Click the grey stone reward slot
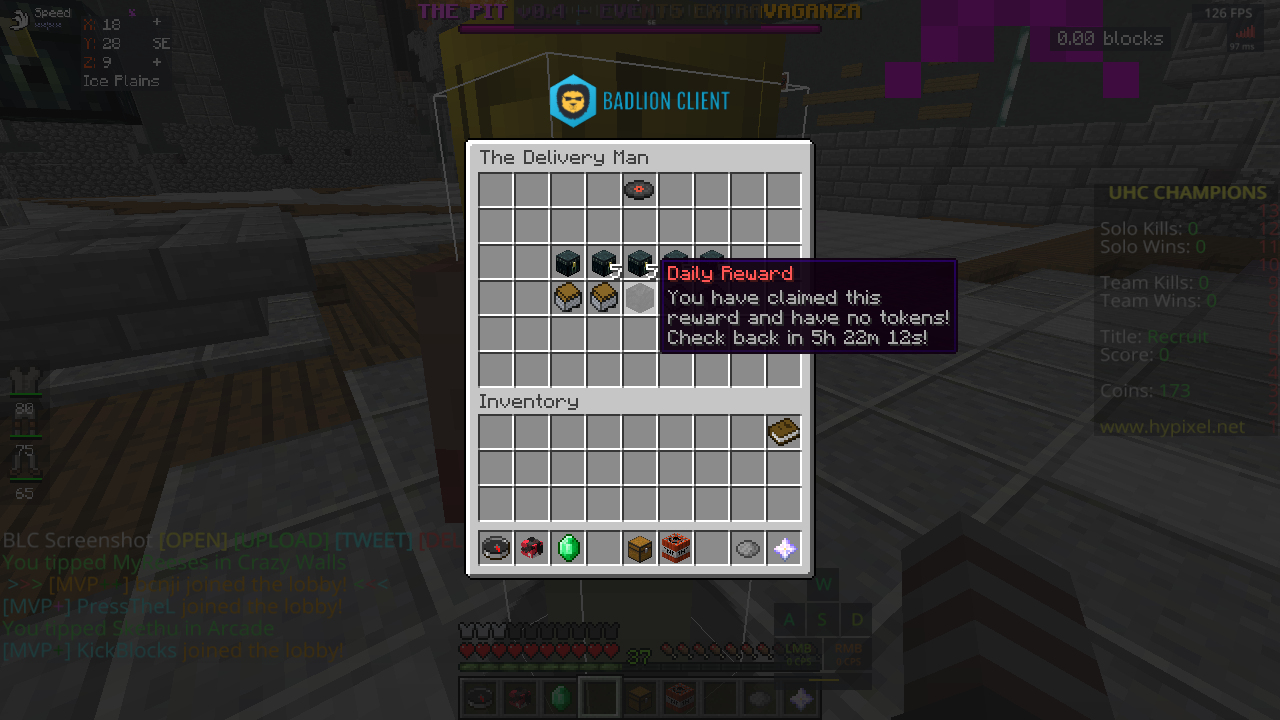Screen dimensions: 1280x720 point(639,297)
